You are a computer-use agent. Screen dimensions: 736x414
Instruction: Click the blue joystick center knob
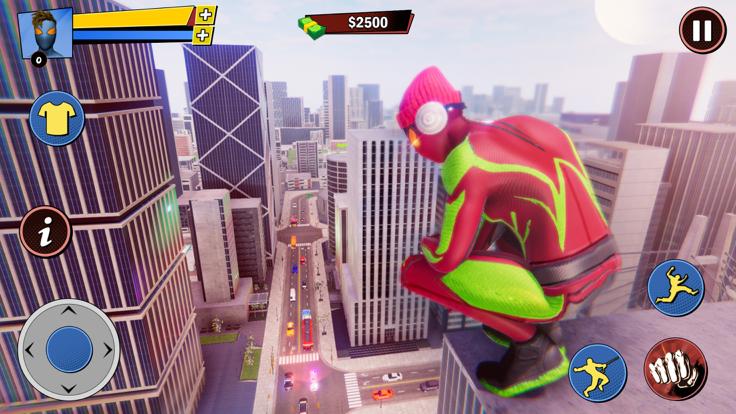[69, 349]
